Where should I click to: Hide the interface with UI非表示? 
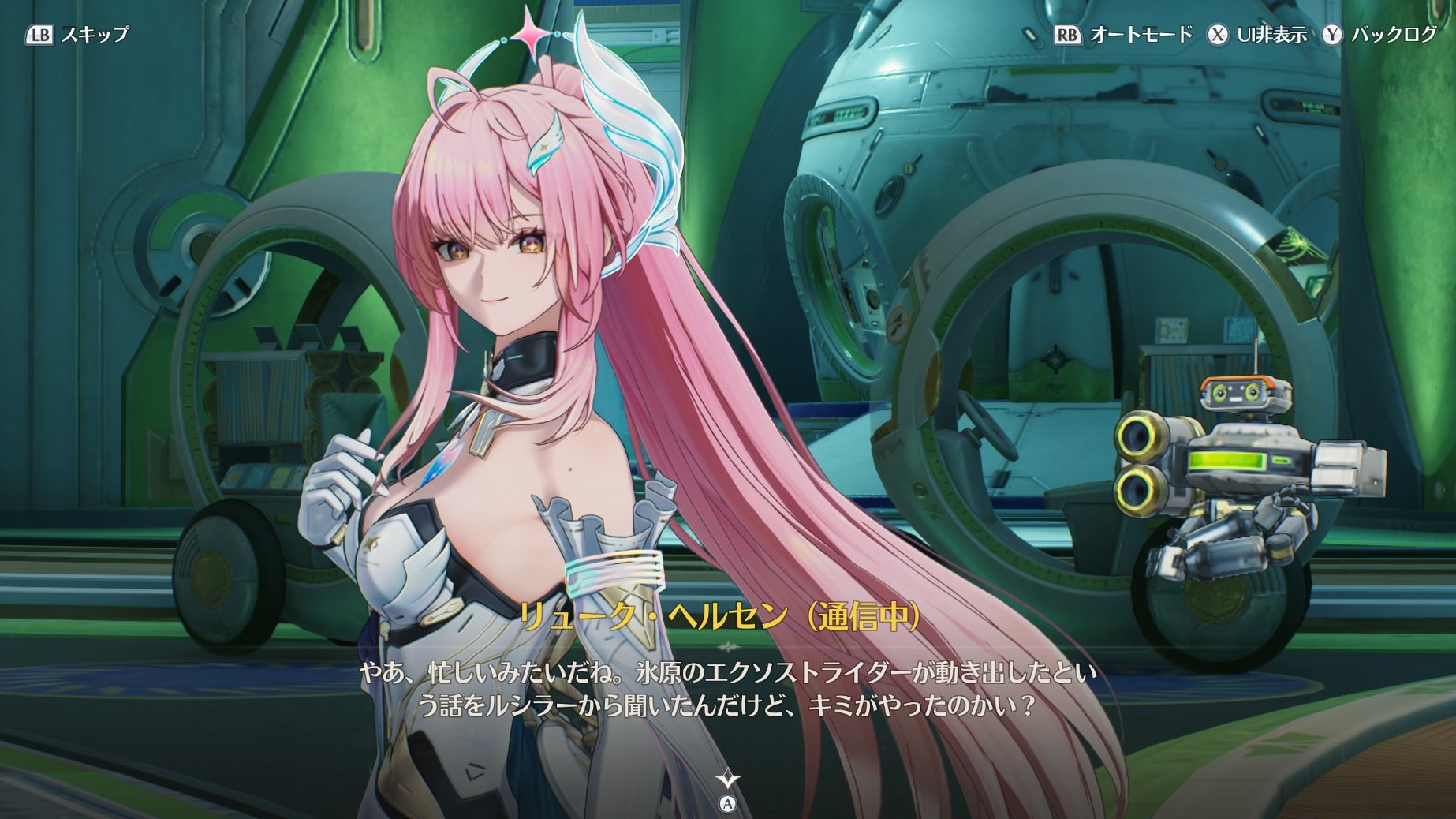1257,35
